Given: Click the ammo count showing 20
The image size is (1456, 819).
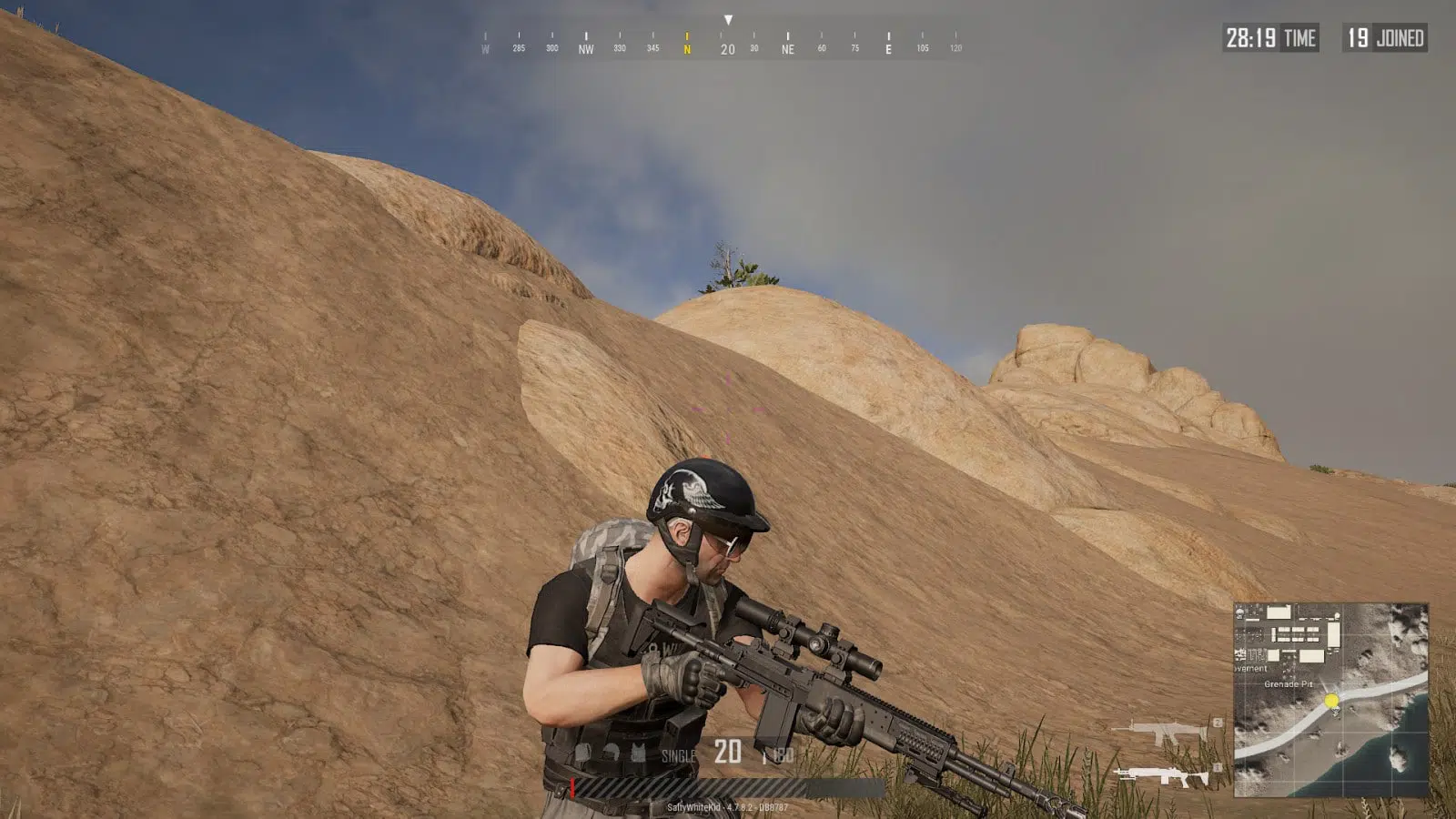Looking at the screenshot, I should point(727,752).
